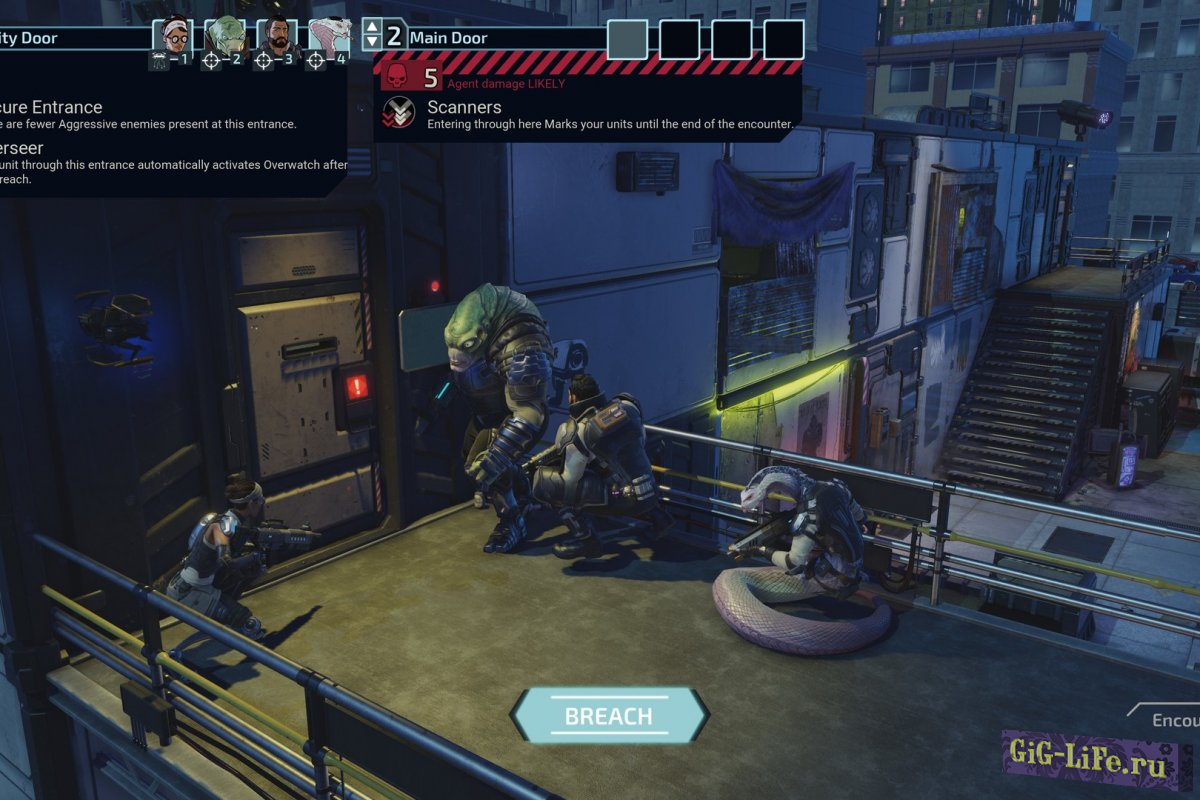Click the BREACH button

click(608, 716)
